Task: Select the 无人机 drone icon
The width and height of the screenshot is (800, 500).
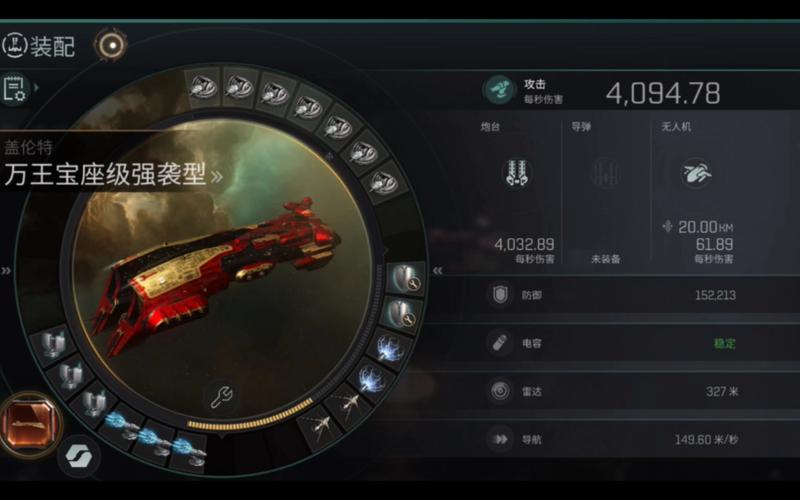Action: [x=696, y=174]
